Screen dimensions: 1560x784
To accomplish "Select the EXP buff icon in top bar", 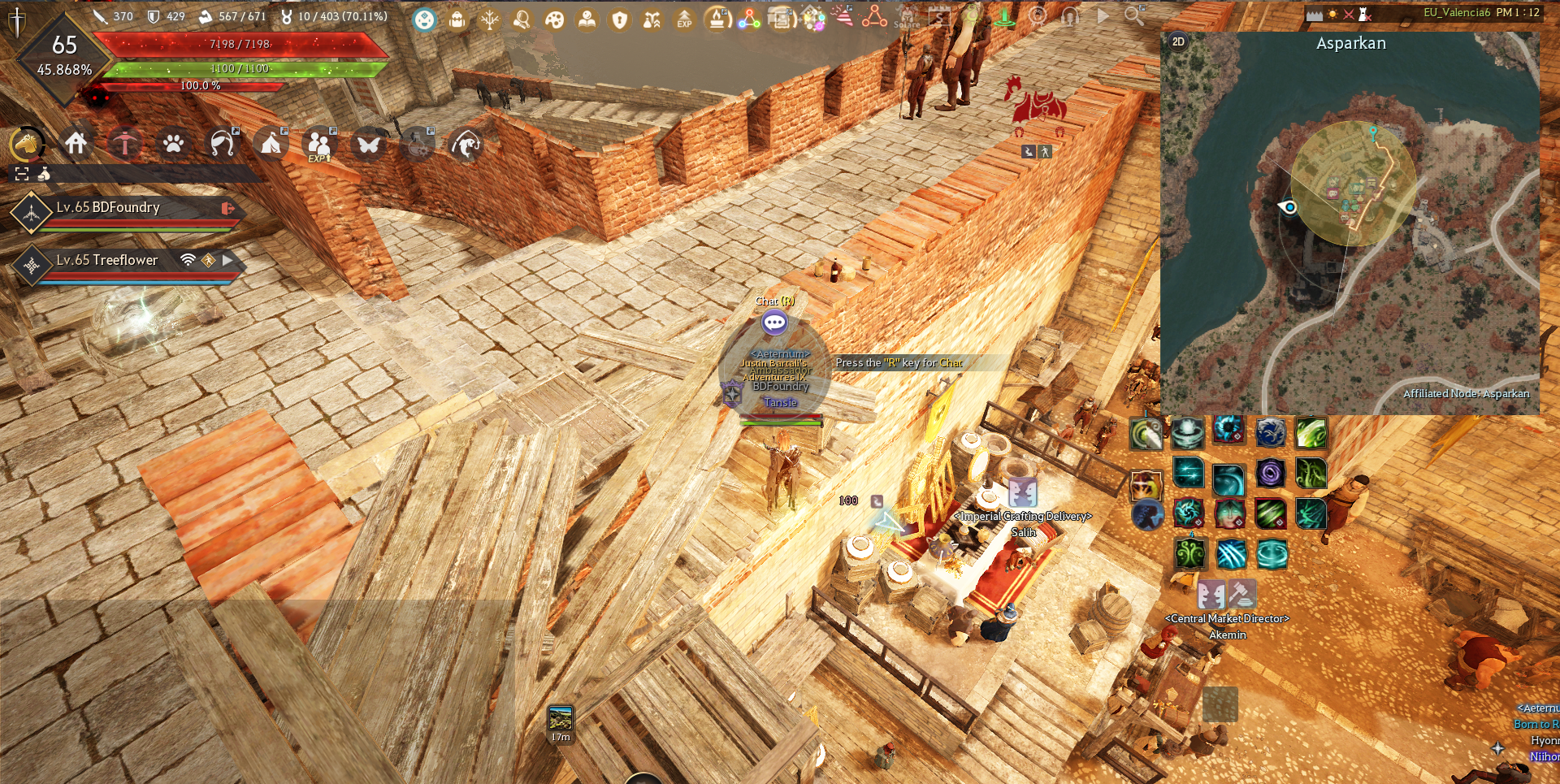I will pyautogui.click(x=685, y=19).
